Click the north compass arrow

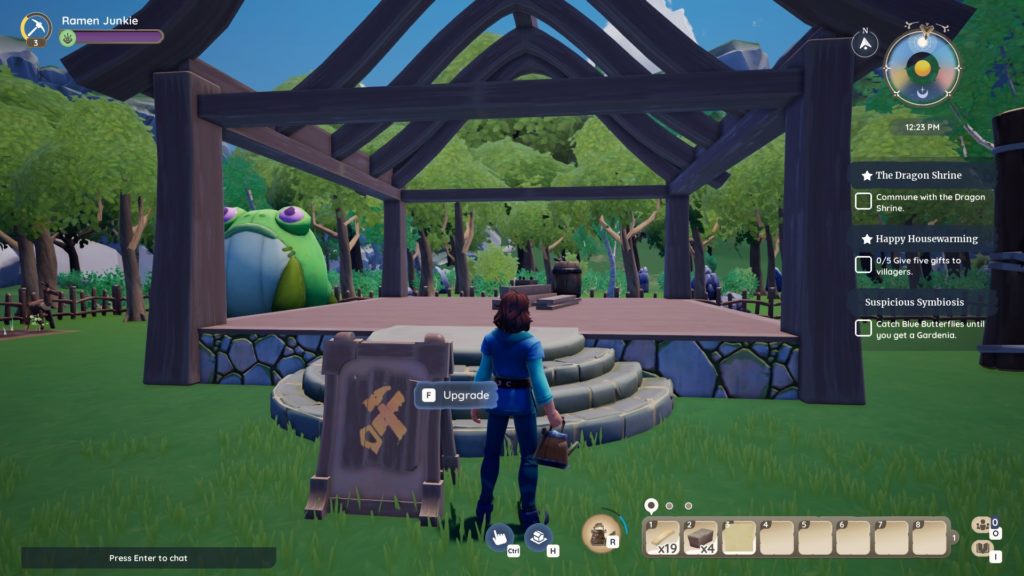coord(864,44)
